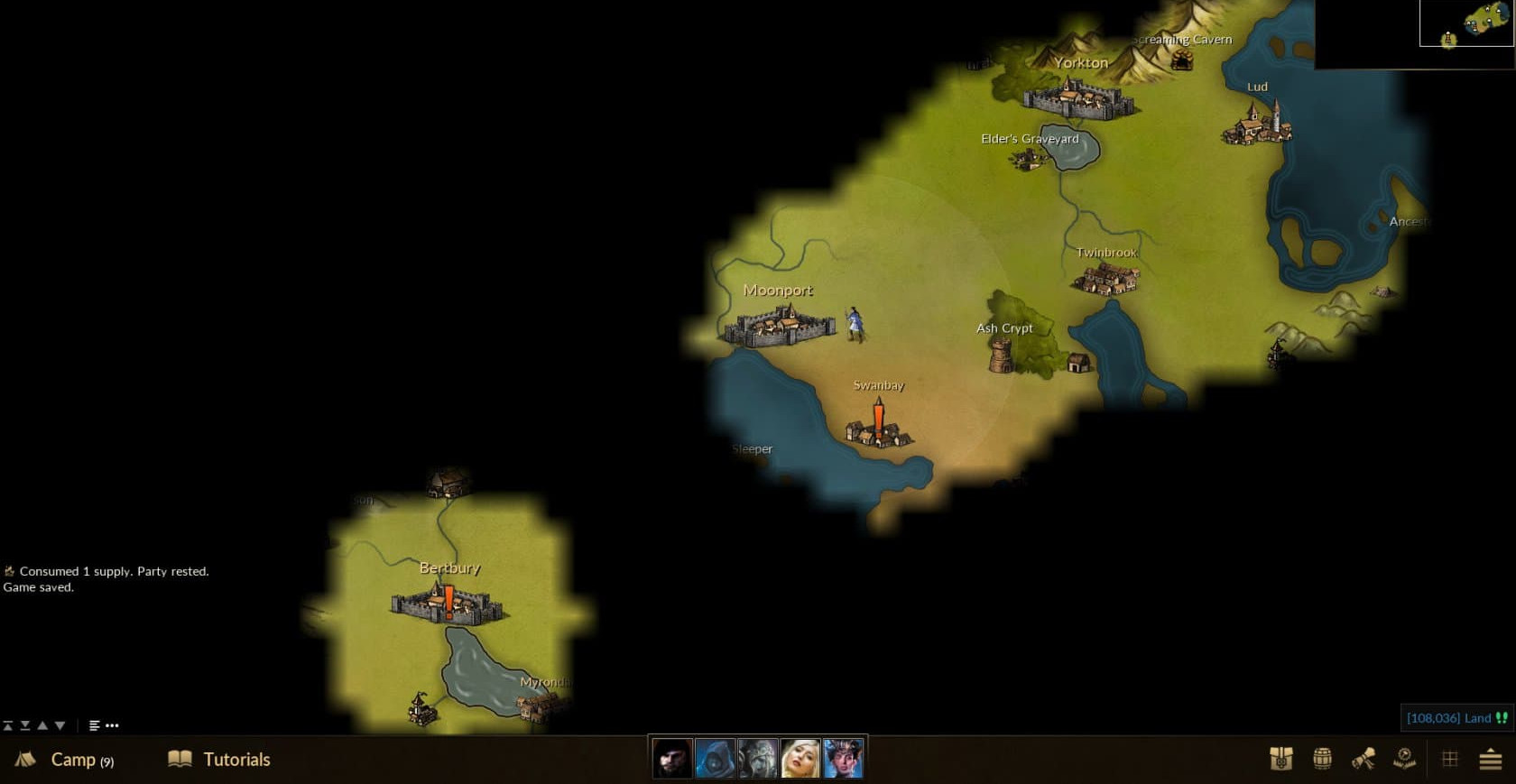Image resolution: width=1516 pixels, height=784 pixels.
Task: Open the map marker icon
Action: (x=1404, y=759)
